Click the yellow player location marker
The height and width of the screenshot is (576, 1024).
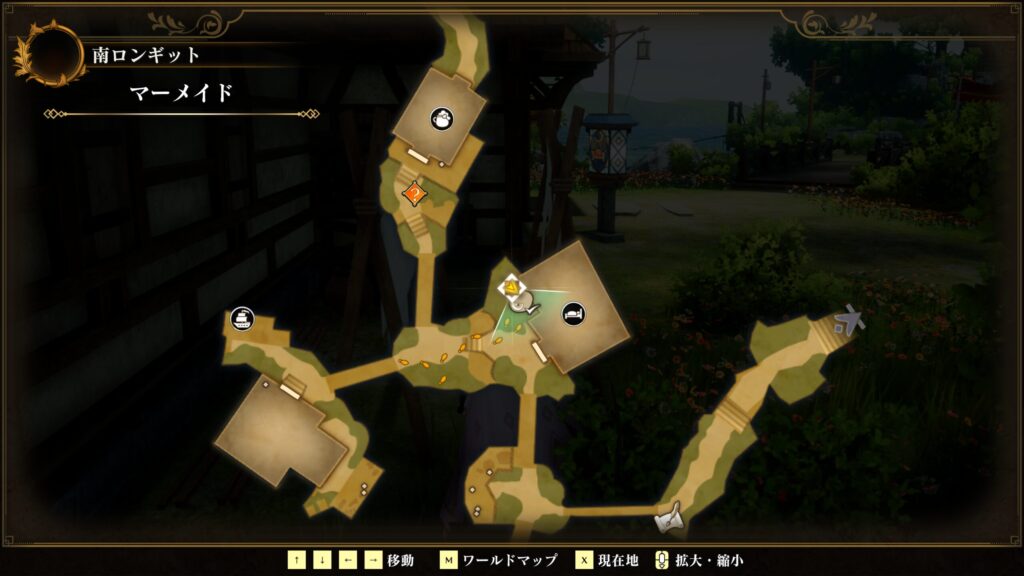coord(510,289)
